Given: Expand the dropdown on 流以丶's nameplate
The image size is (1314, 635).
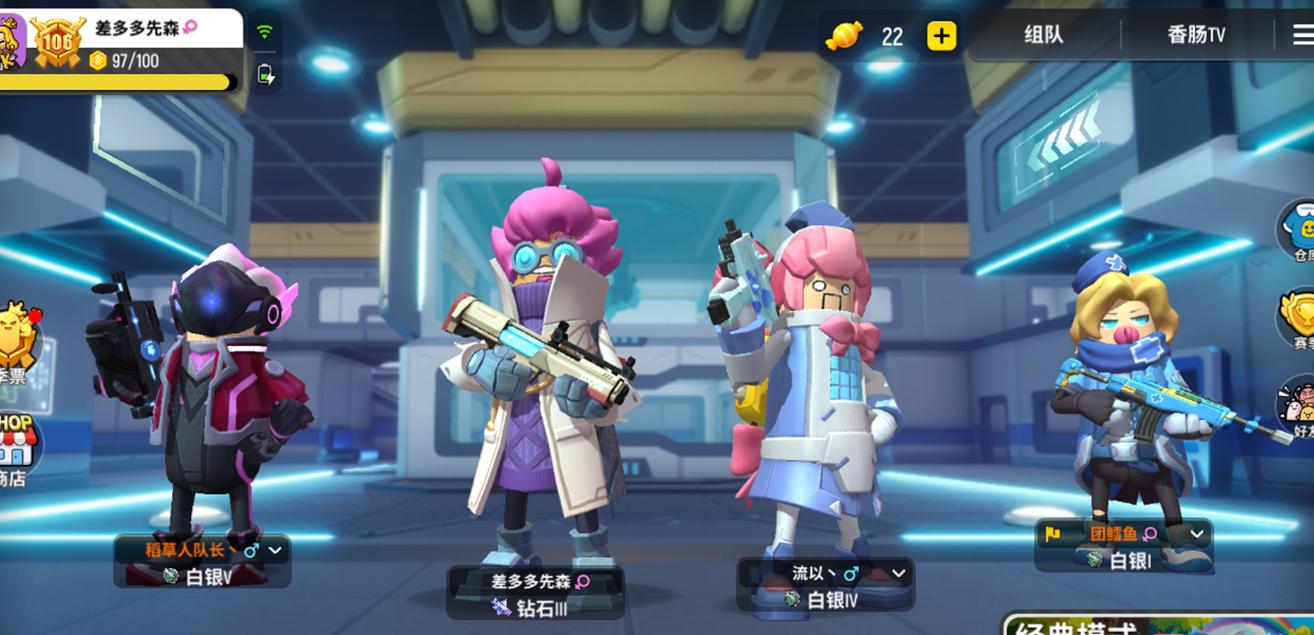Looking at the screenshot, I should coord(898,573).
